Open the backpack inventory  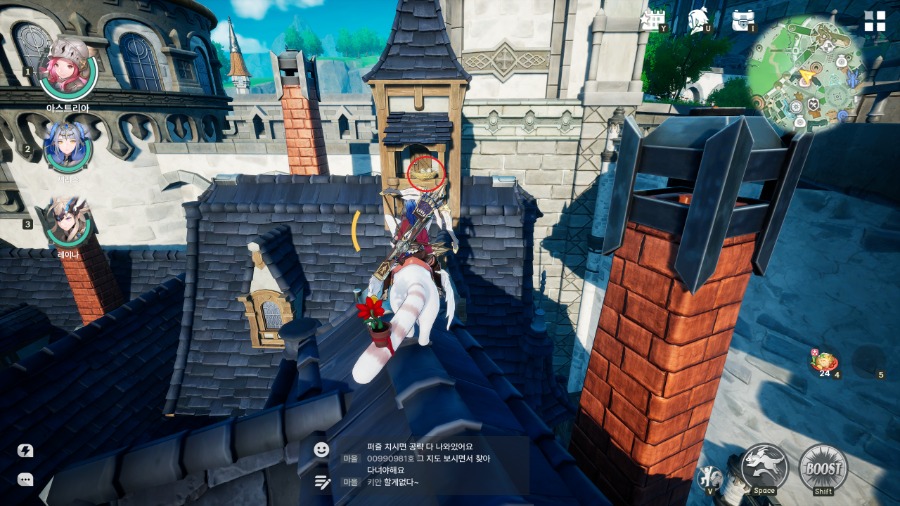coord(742,20)
